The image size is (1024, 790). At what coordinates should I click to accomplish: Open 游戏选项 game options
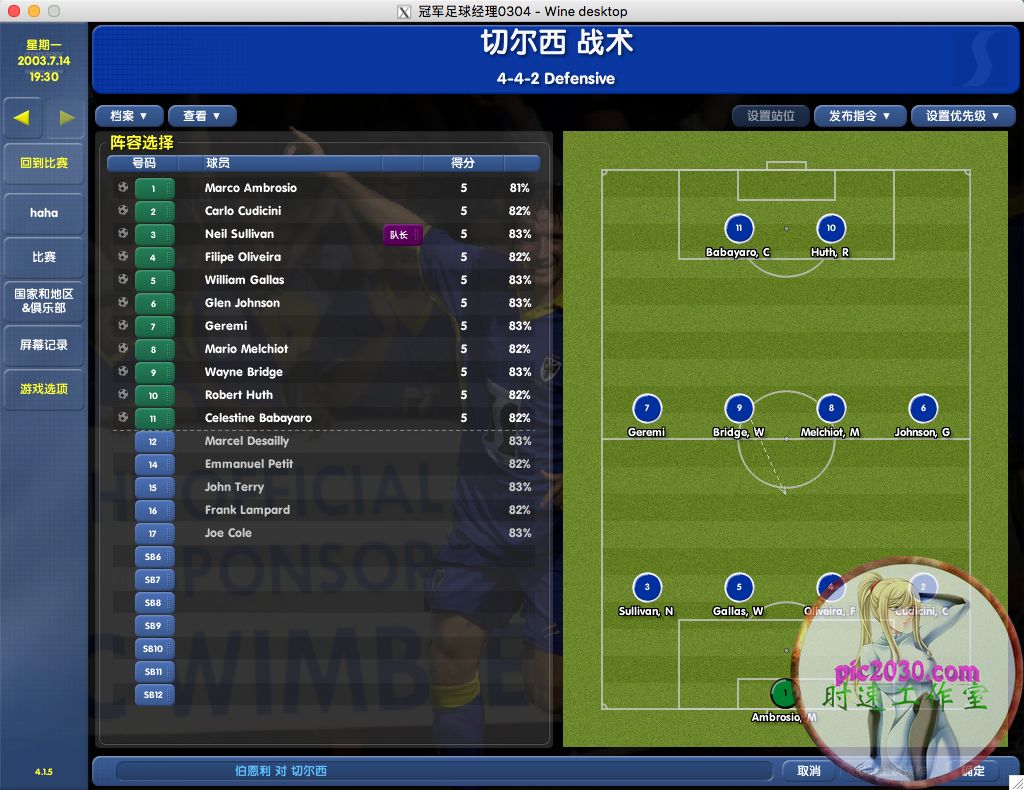(44, 389)
